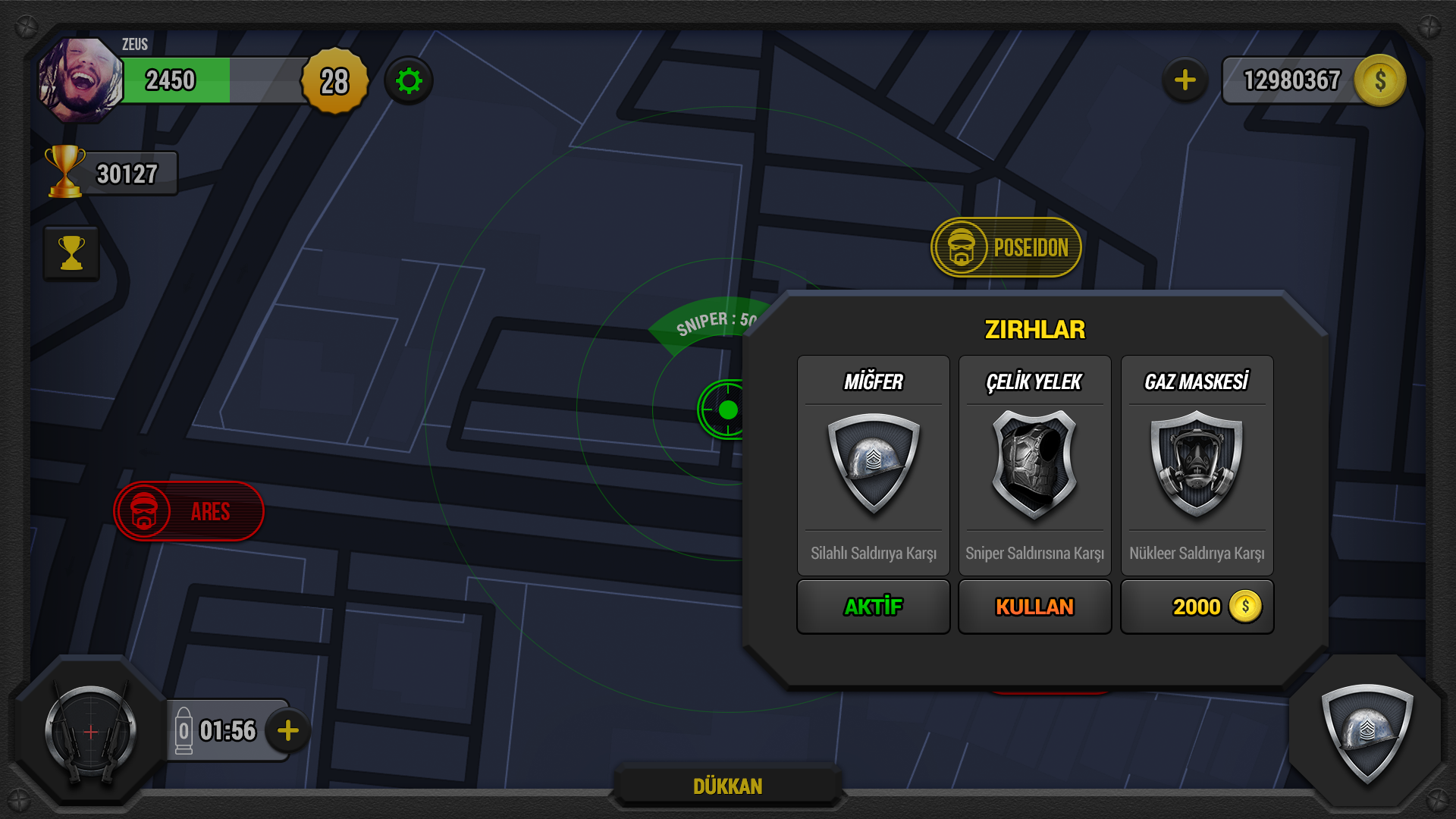Open the leaderboard trophy icon
Image resolution: width=1456 pixels, height=819 pixels.
tap(71, 253)
